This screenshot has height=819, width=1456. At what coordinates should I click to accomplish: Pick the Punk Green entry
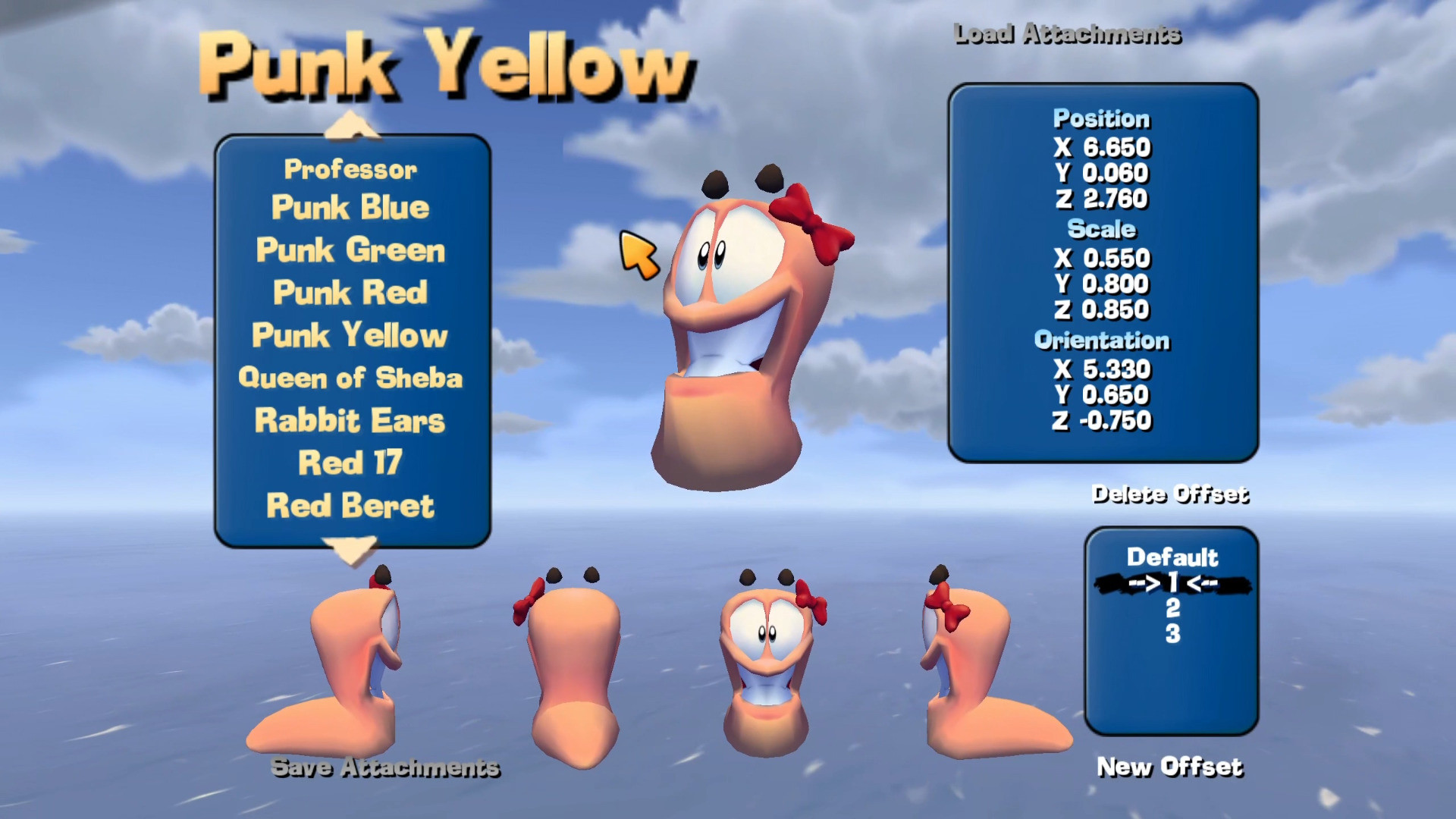(x=350, y=250)
